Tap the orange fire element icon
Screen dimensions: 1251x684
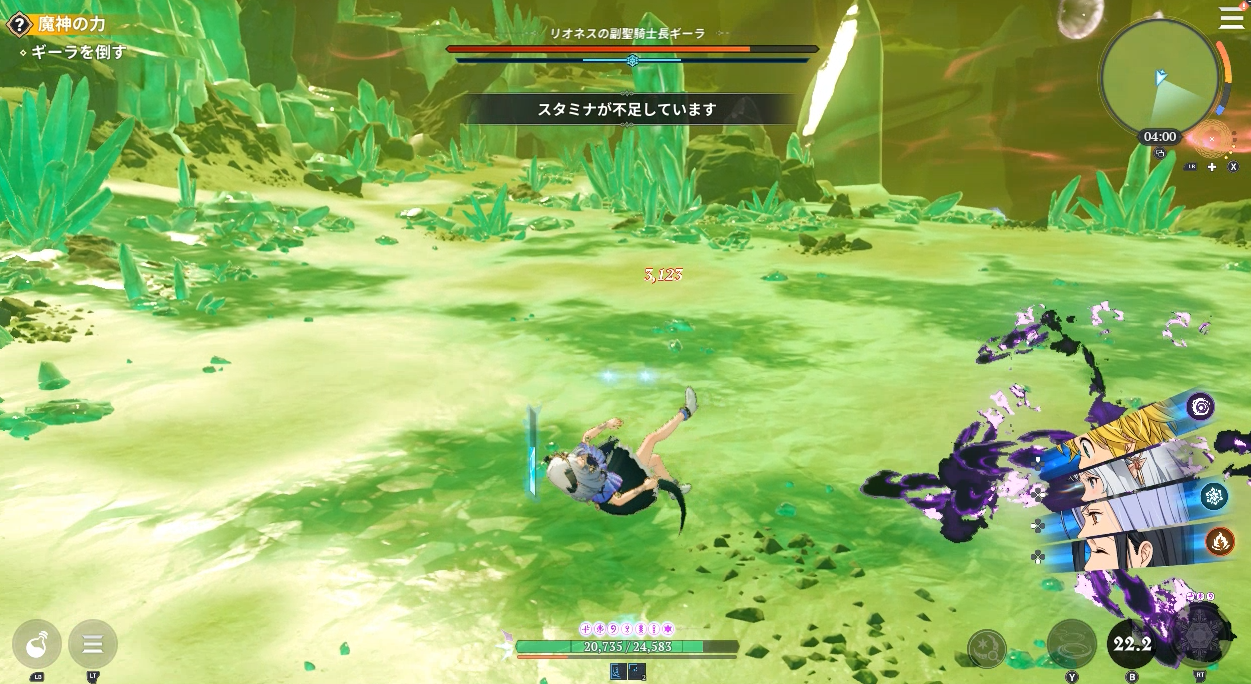1219,542
